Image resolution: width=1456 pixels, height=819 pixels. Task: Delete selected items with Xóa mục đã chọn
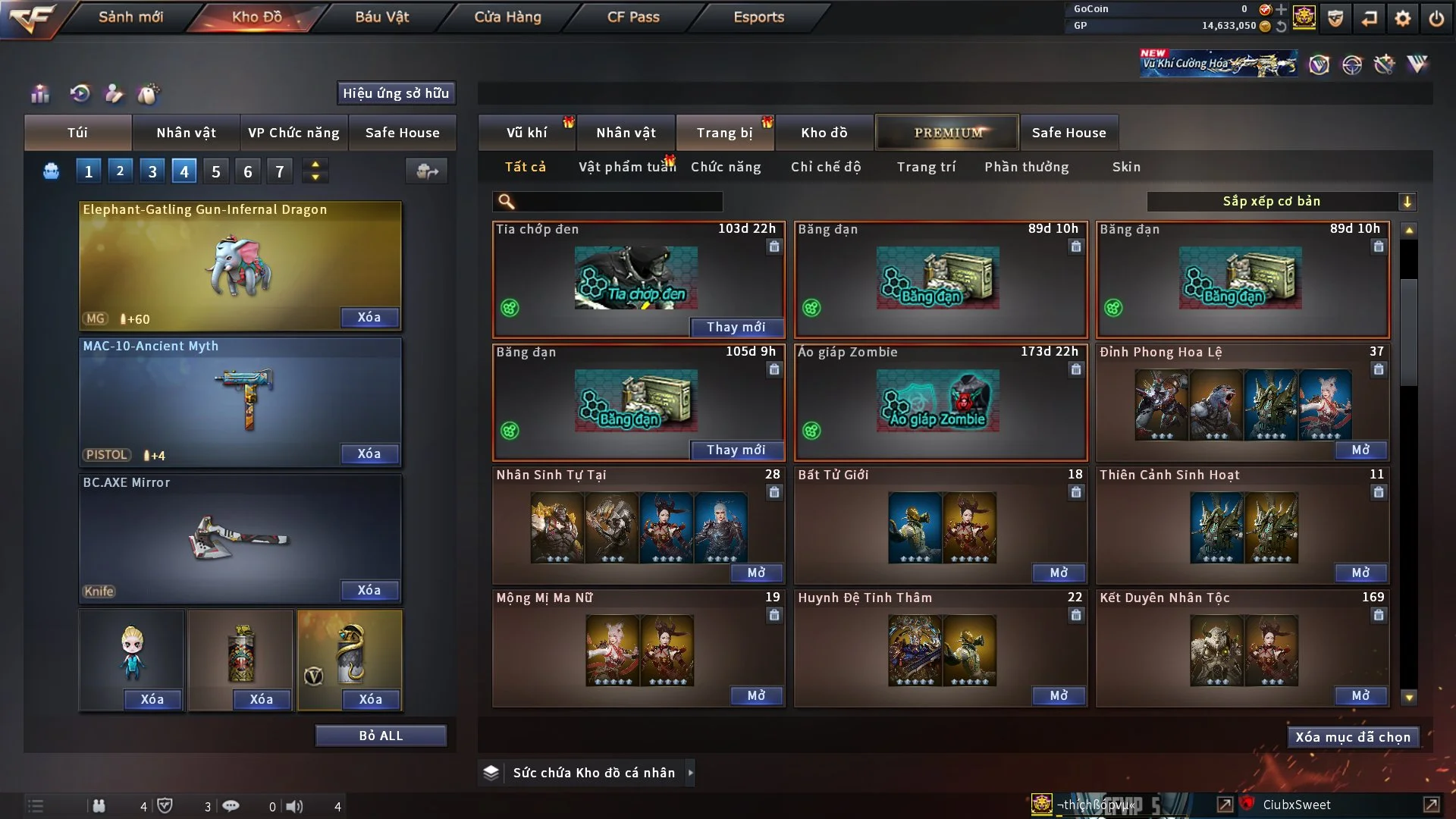point(1352,737)
